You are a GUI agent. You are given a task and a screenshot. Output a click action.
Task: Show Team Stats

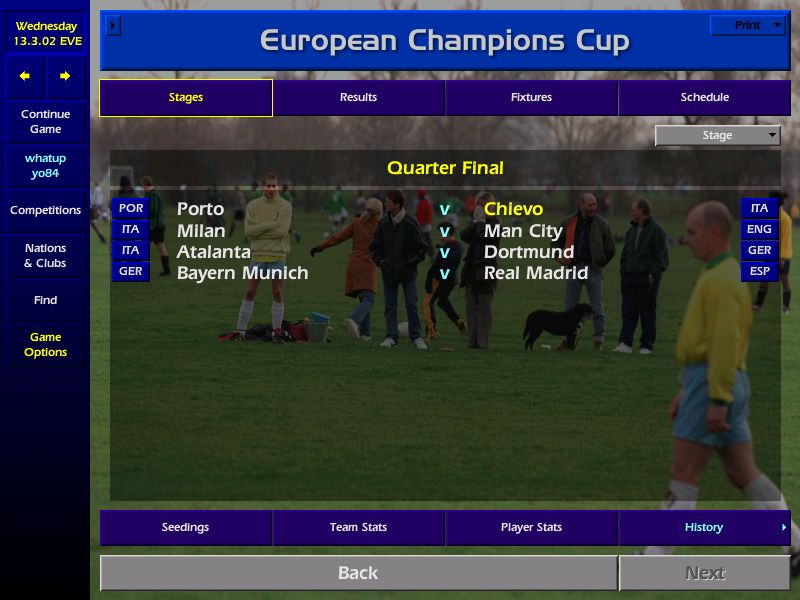click(x=358, y=527)
